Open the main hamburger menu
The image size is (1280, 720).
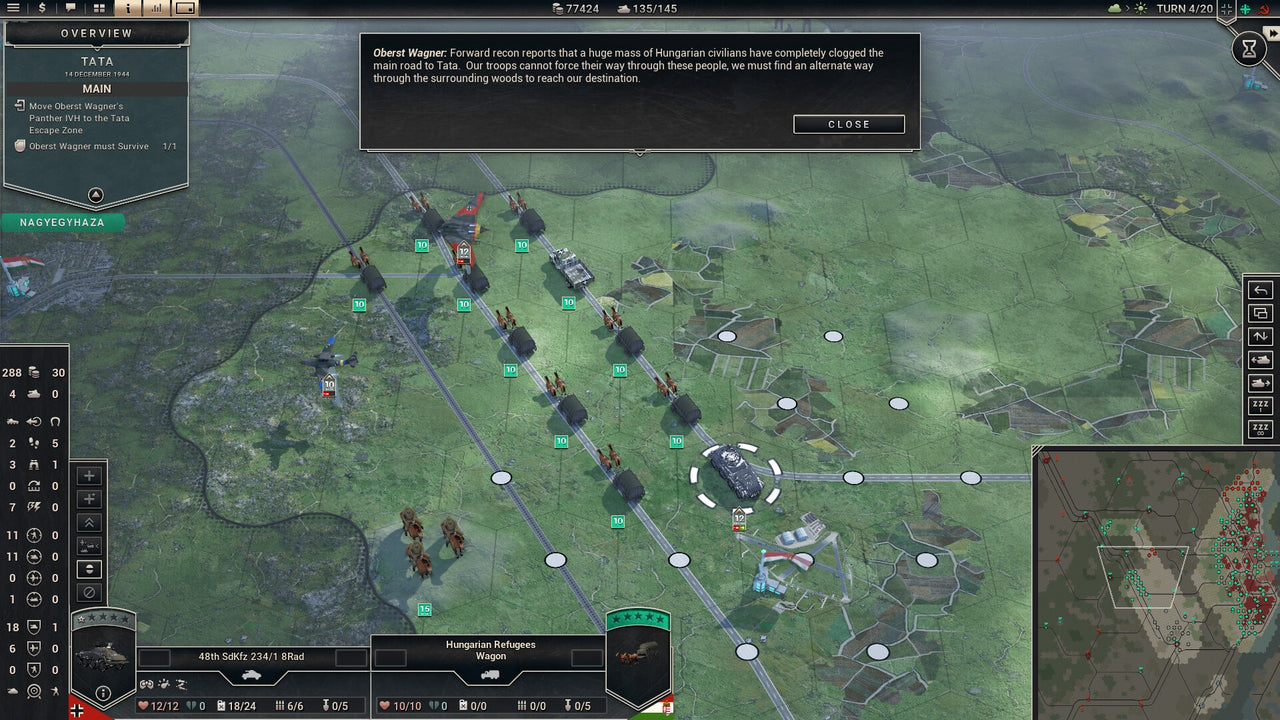13,8
